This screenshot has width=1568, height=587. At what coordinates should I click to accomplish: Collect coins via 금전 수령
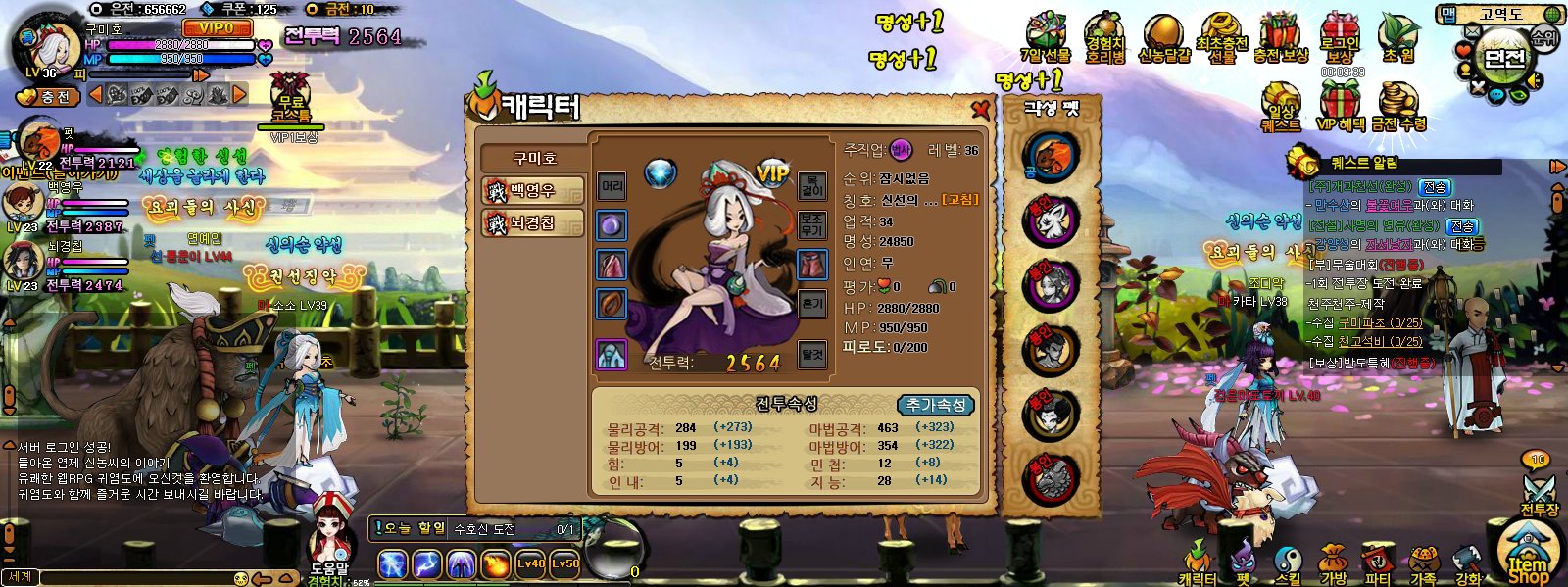point(1398,108)
